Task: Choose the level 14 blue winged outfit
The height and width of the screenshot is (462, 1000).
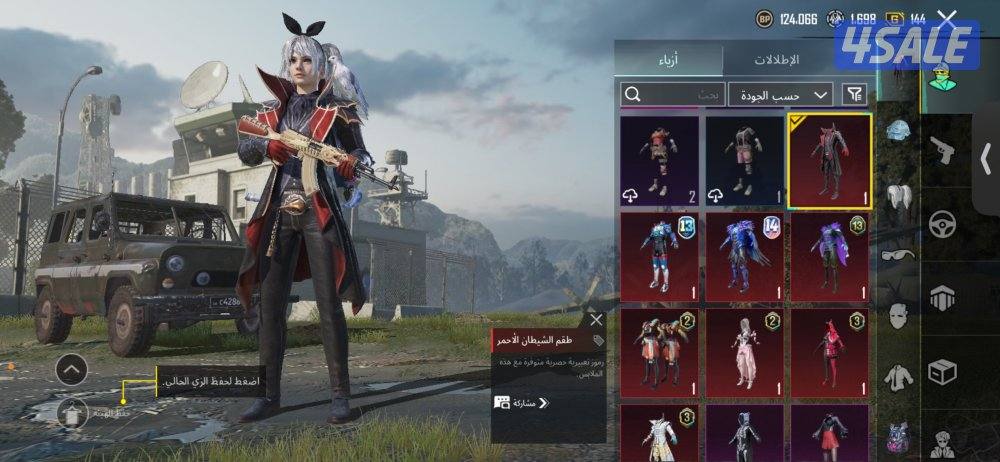Action: tap(745, 254)
